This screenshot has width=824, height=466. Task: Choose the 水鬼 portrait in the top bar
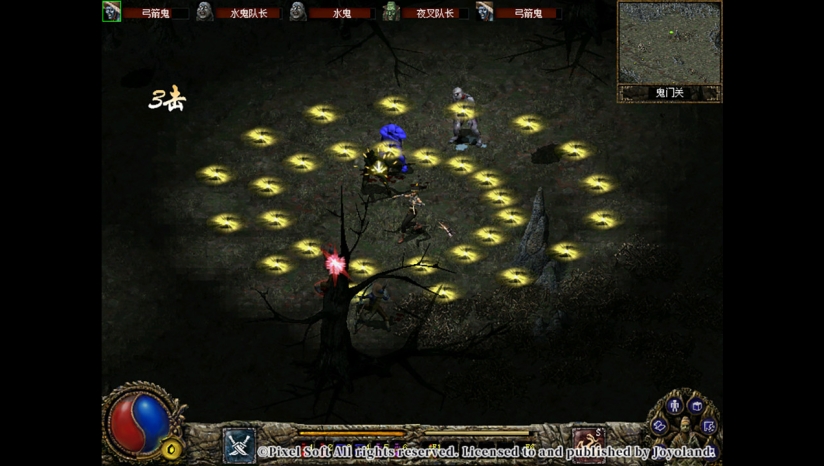(x=298, y=11)
